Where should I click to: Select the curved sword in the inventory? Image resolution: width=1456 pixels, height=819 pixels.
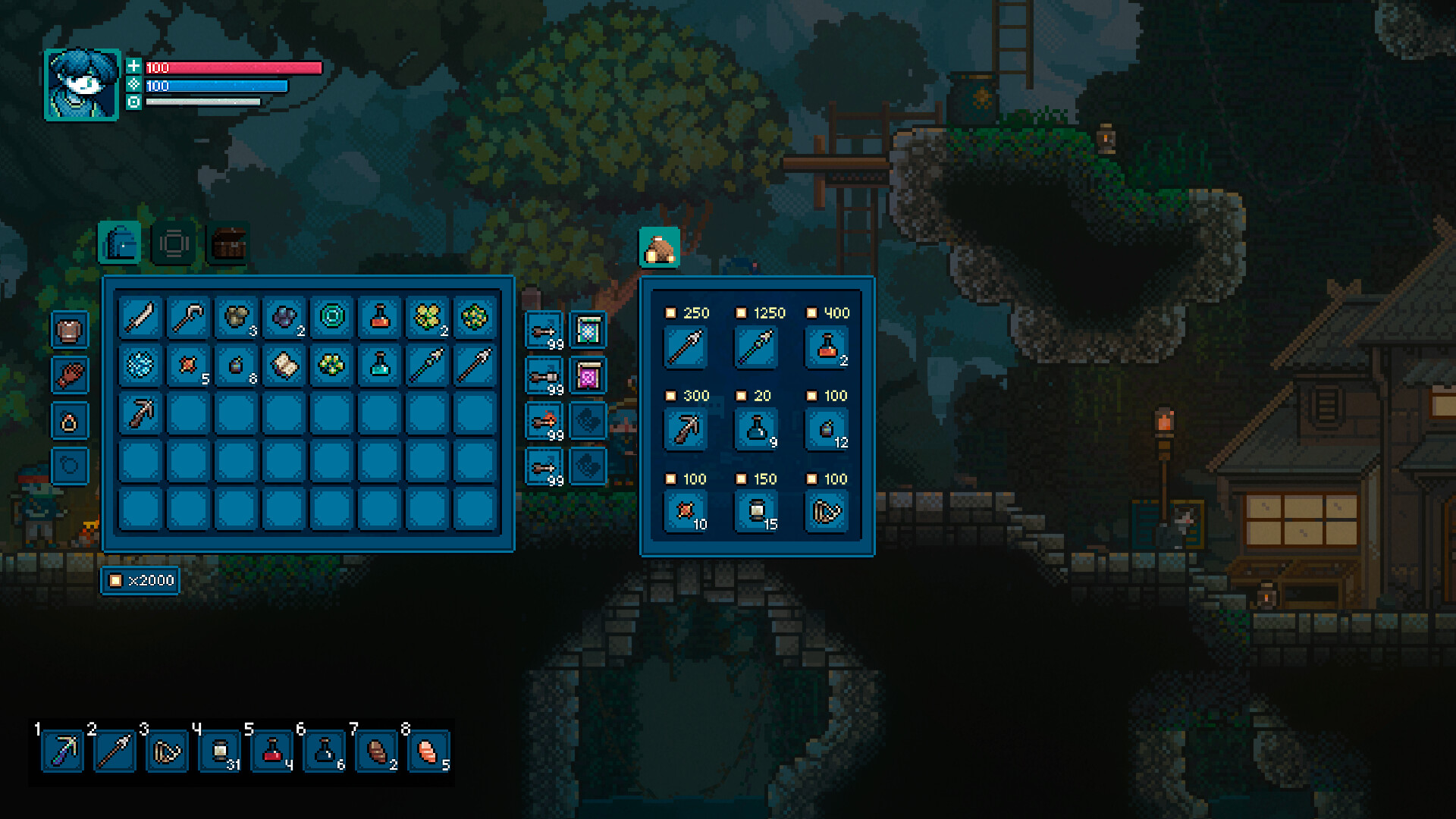[141, 318]
